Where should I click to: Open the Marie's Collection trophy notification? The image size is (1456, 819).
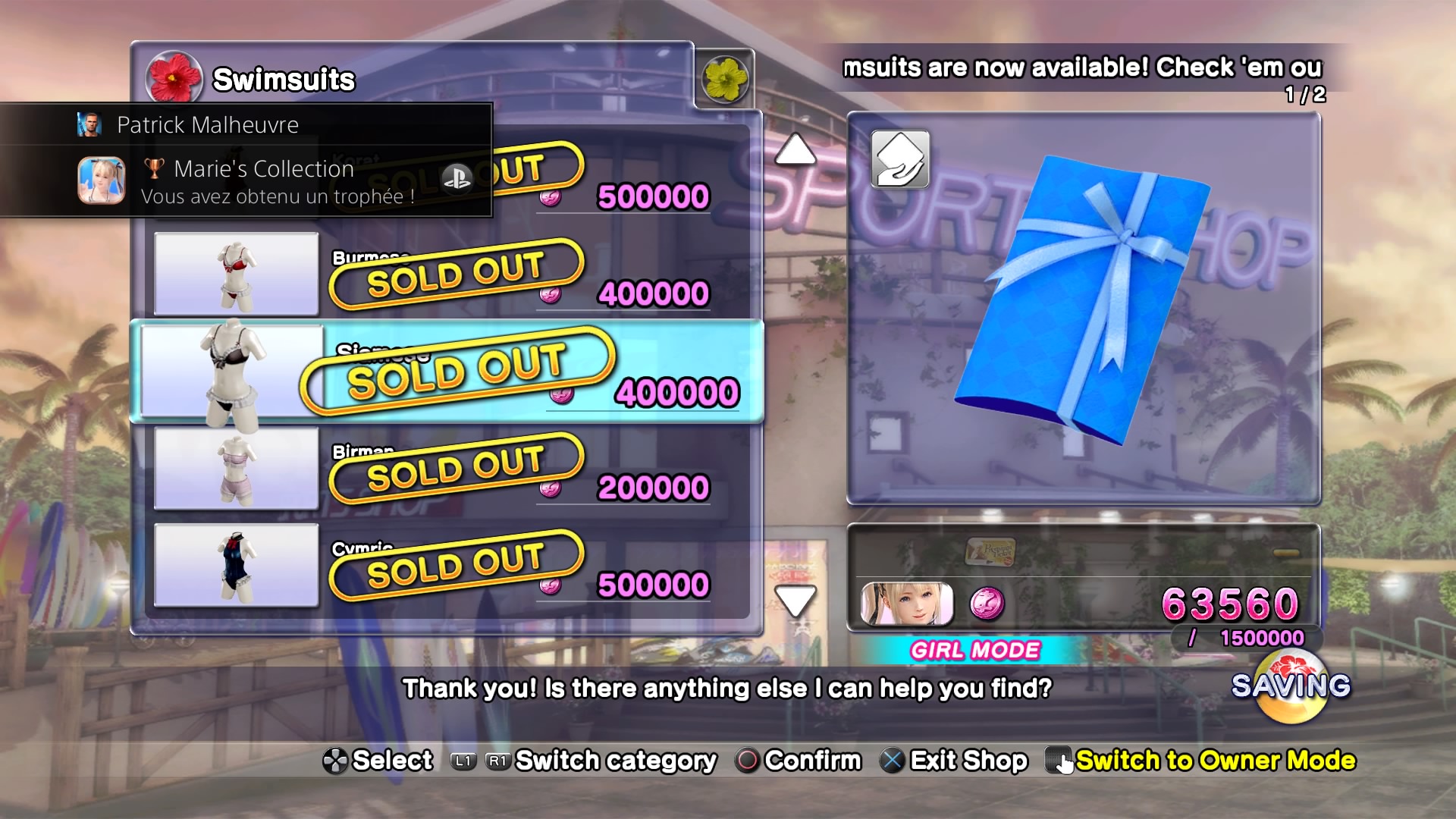(246, 181)
